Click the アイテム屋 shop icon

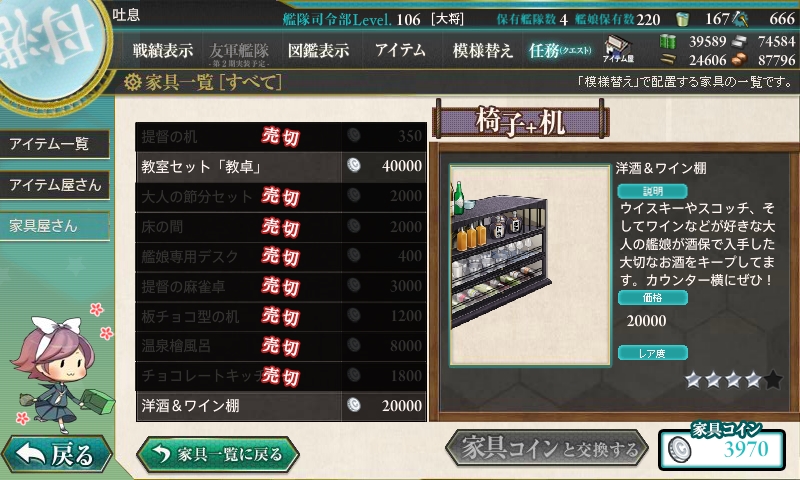pos(619,48)
